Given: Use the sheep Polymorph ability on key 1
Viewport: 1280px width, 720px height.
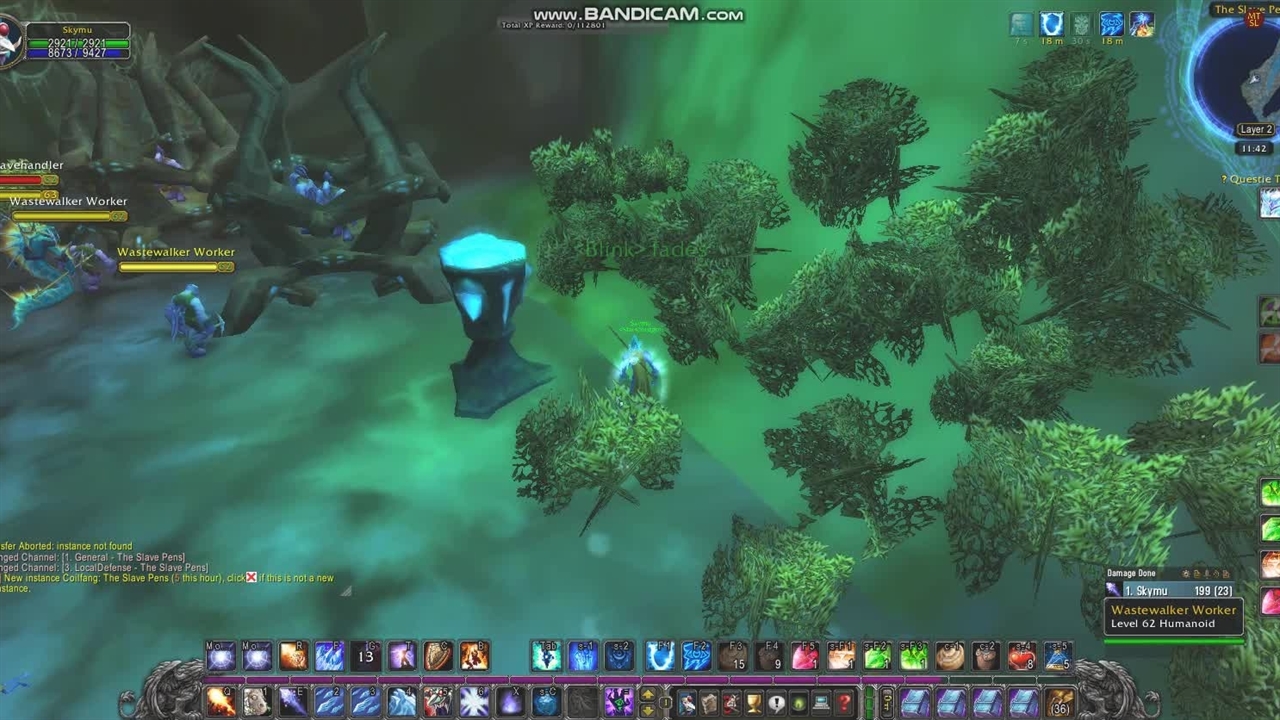Looking at the screenshot, I should click(x=257, y=702).
